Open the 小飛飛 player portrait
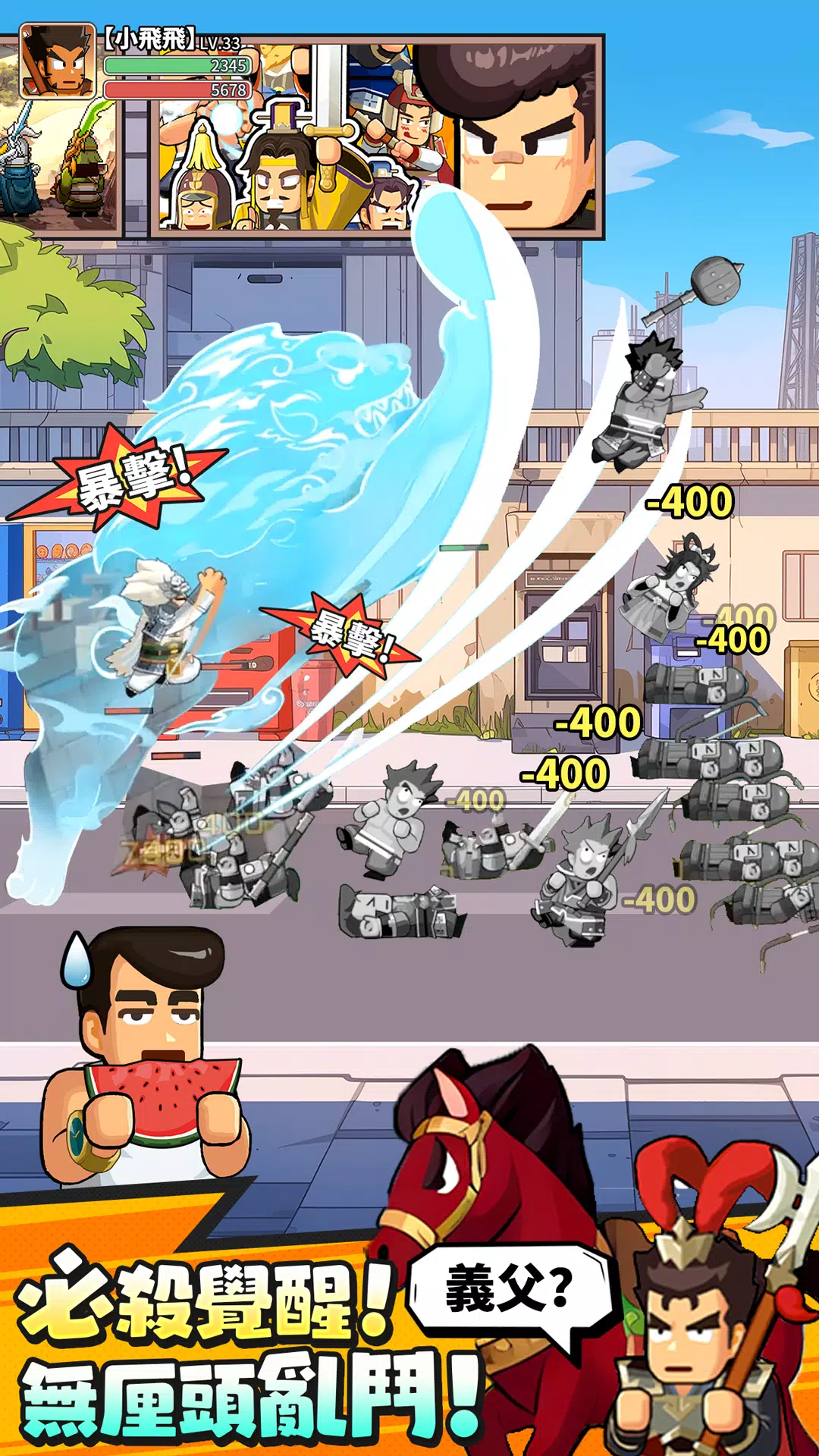Screen dimensions: 819x1456 57,62
